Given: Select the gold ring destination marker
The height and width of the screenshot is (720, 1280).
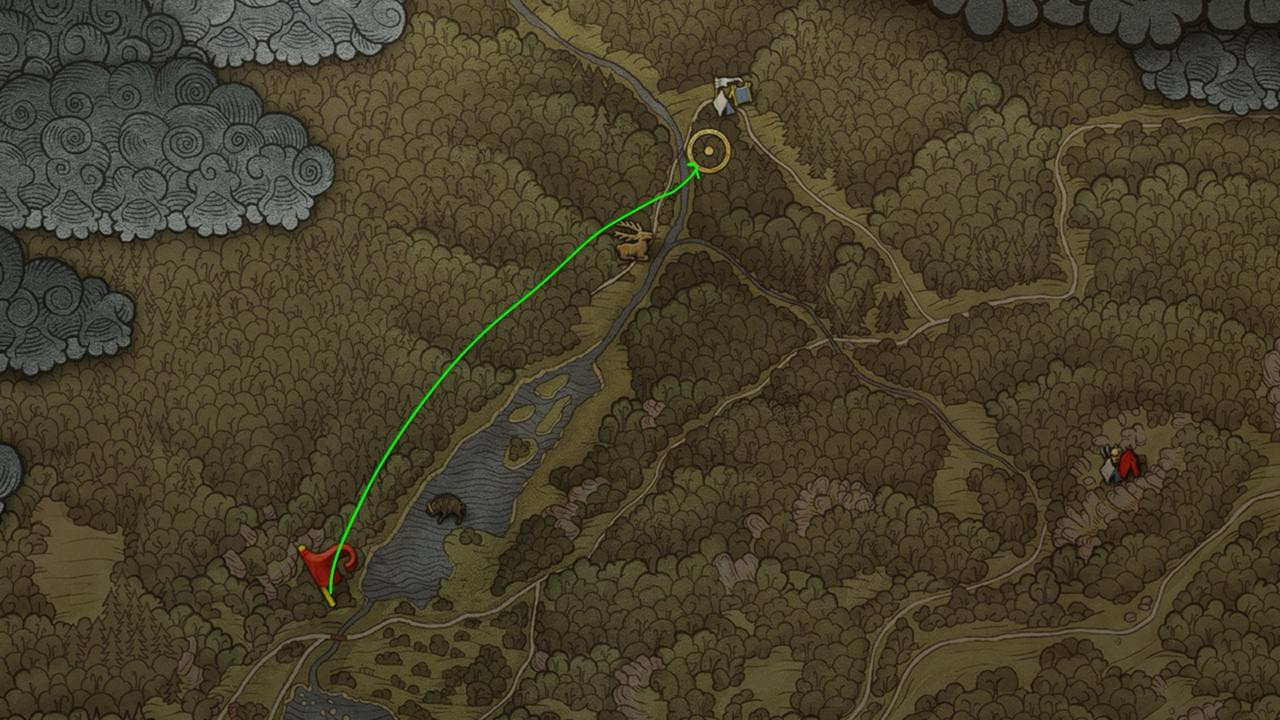Looking at the screenshot, I should (709, 151).
